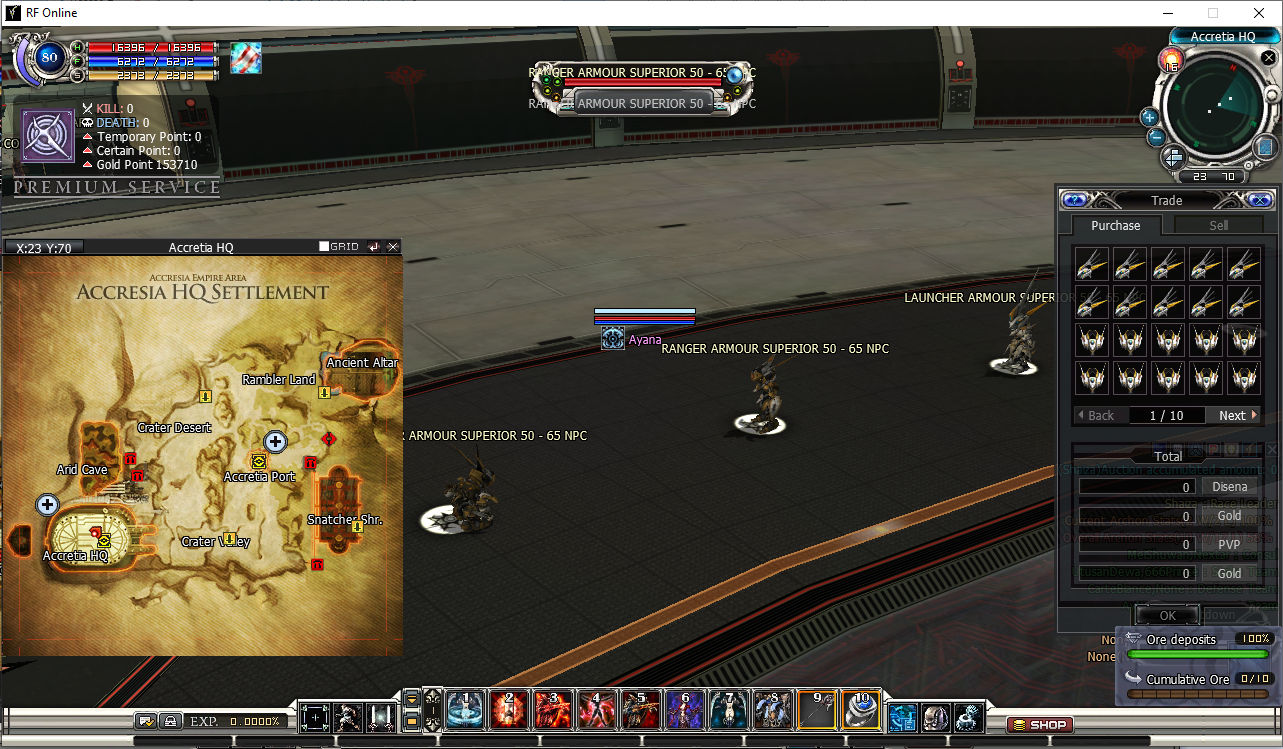Select the Purchase tab
The width and height of the screenshot is (1283, 749).
(x=1116, y=225)
